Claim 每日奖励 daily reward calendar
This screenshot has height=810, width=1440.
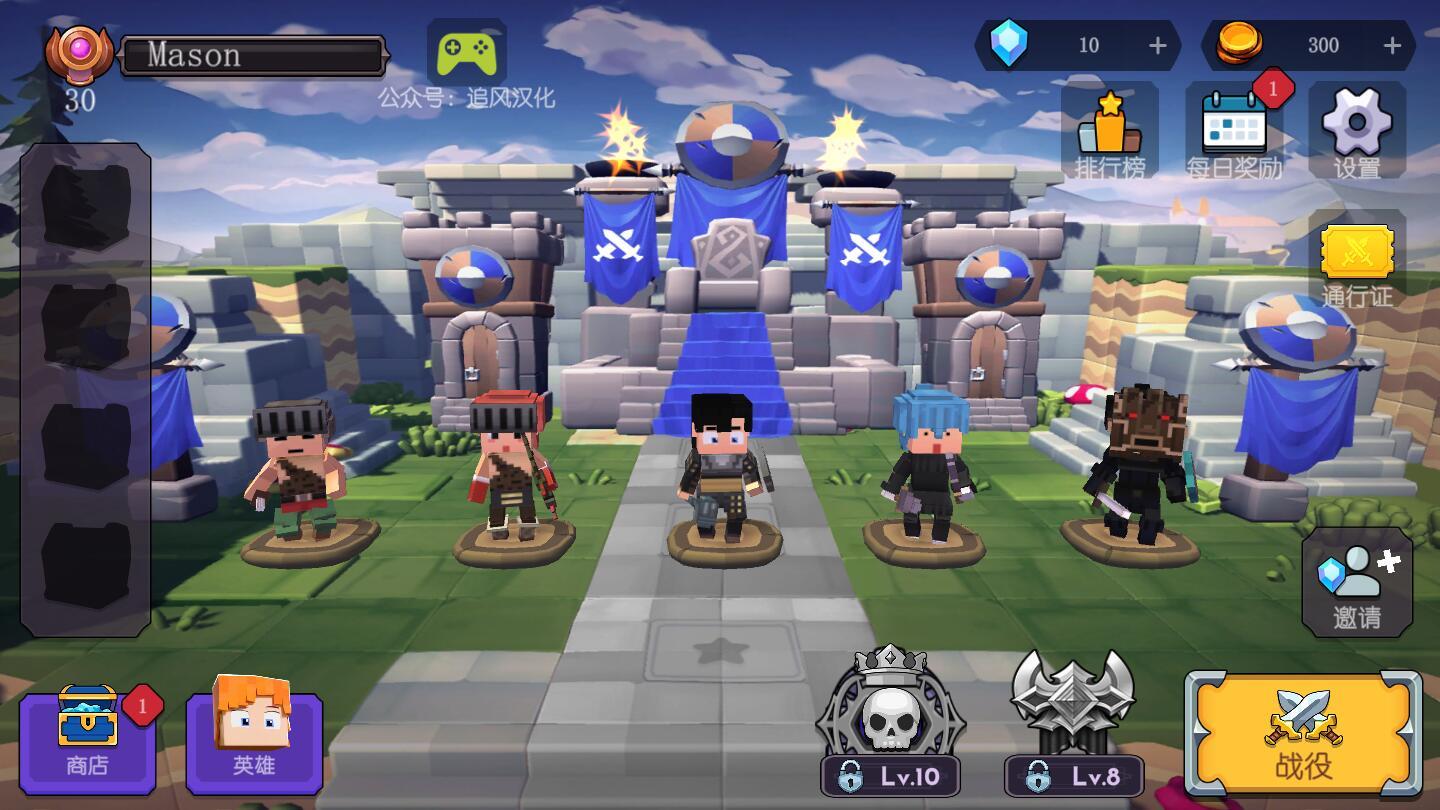(1234, 131)
